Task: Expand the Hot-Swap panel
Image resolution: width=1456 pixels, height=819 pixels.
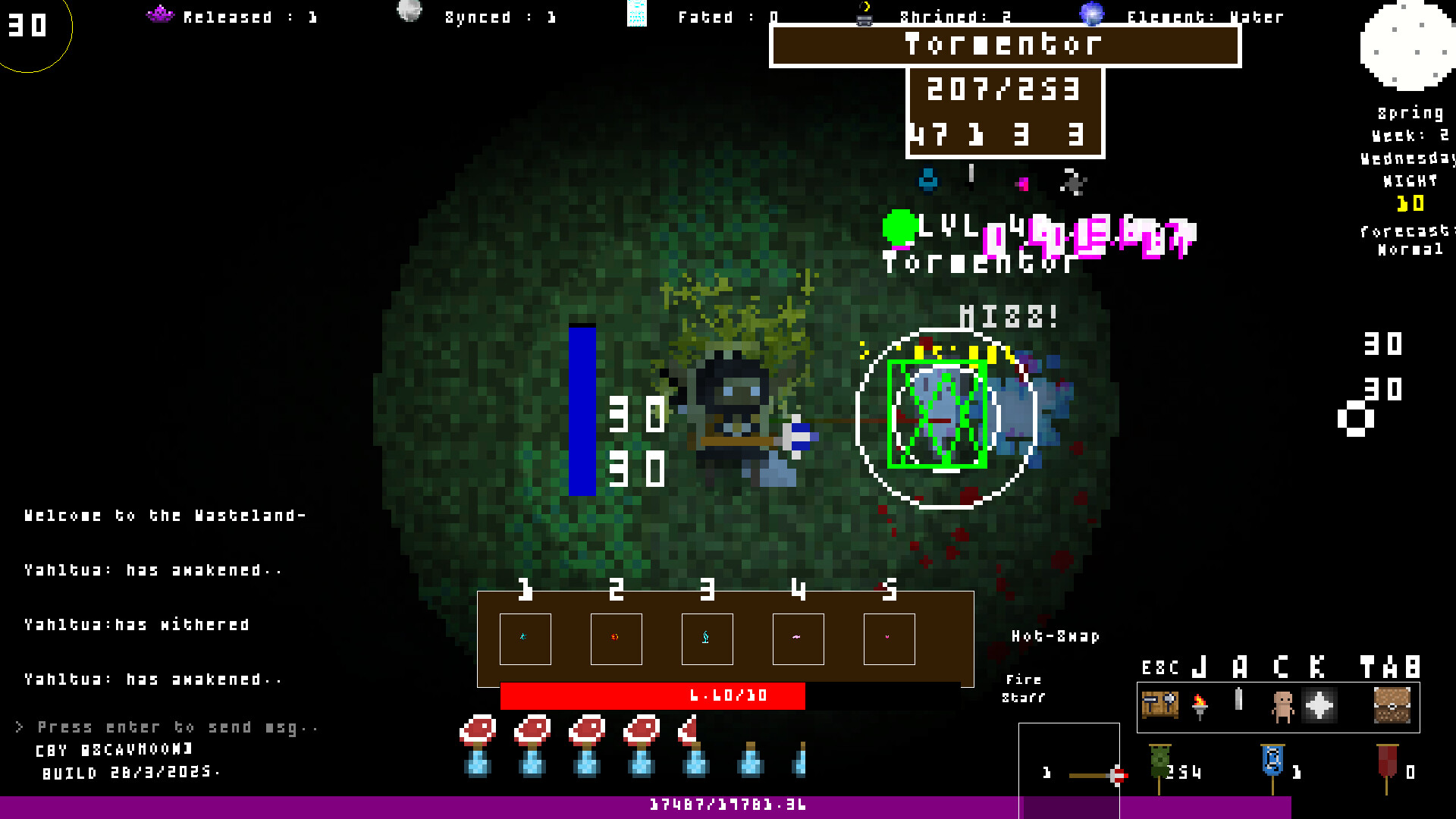Action: pos(1056,637)
